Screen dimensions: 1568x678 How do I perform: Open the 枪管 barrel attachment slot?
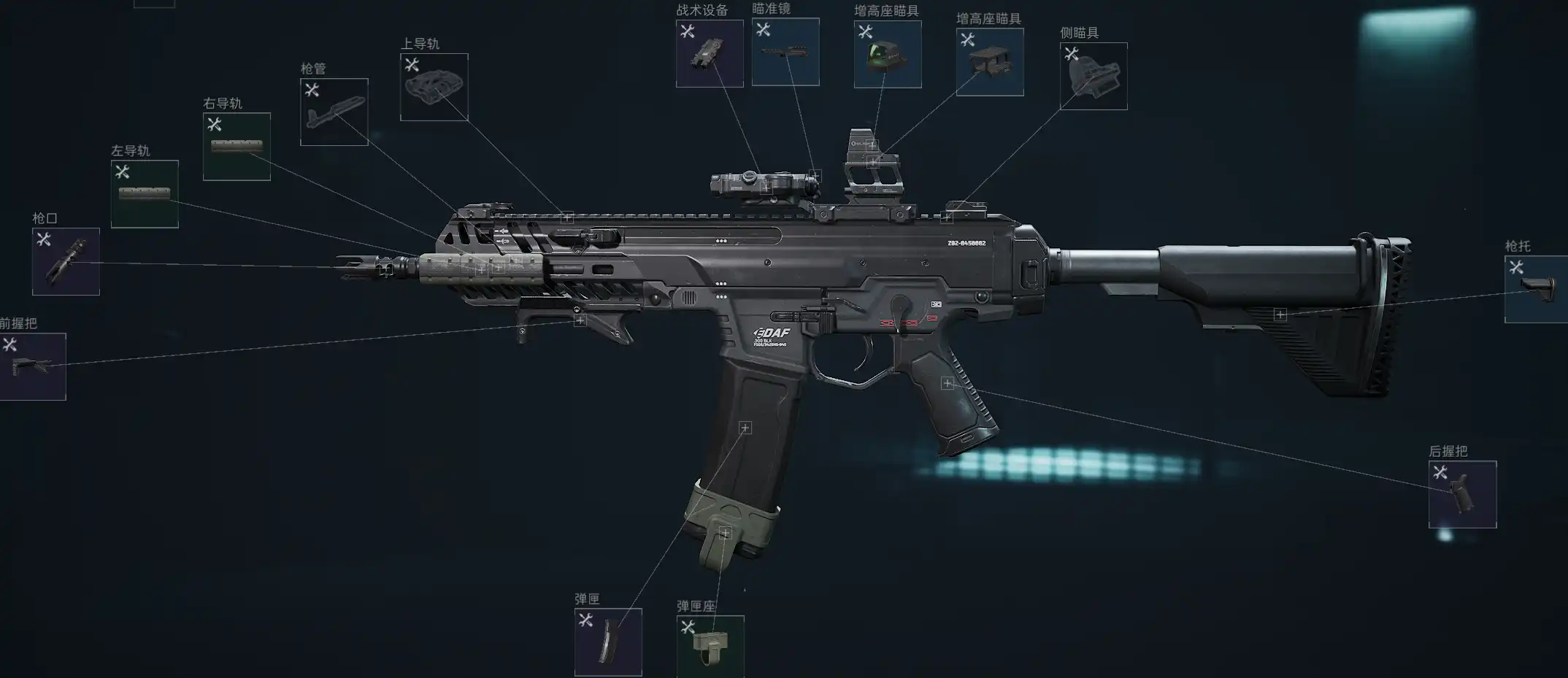[x=334, y=112]
